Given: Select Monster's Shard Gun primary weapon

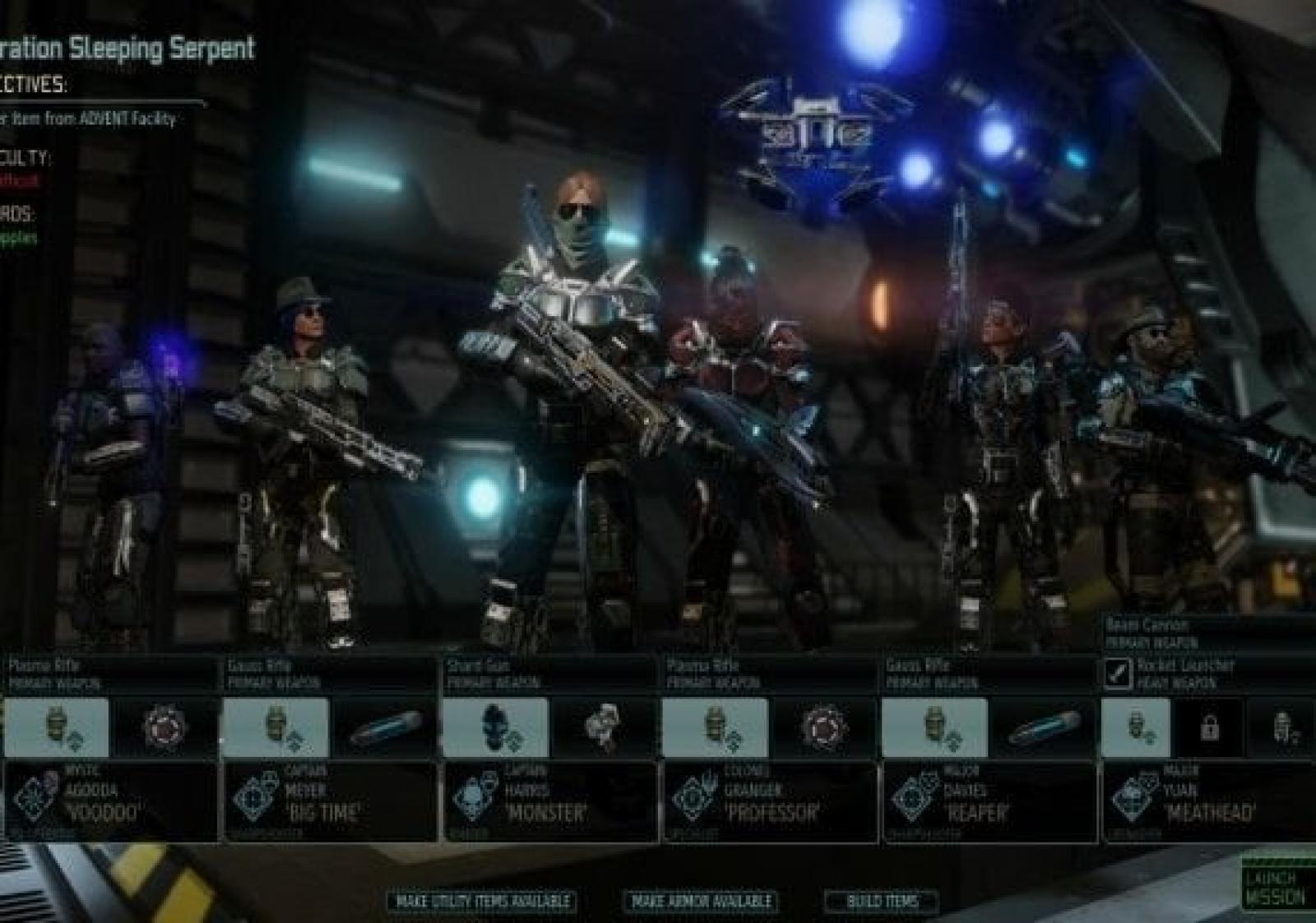Looking at the screenshot, I should click(x=550, y=673).
